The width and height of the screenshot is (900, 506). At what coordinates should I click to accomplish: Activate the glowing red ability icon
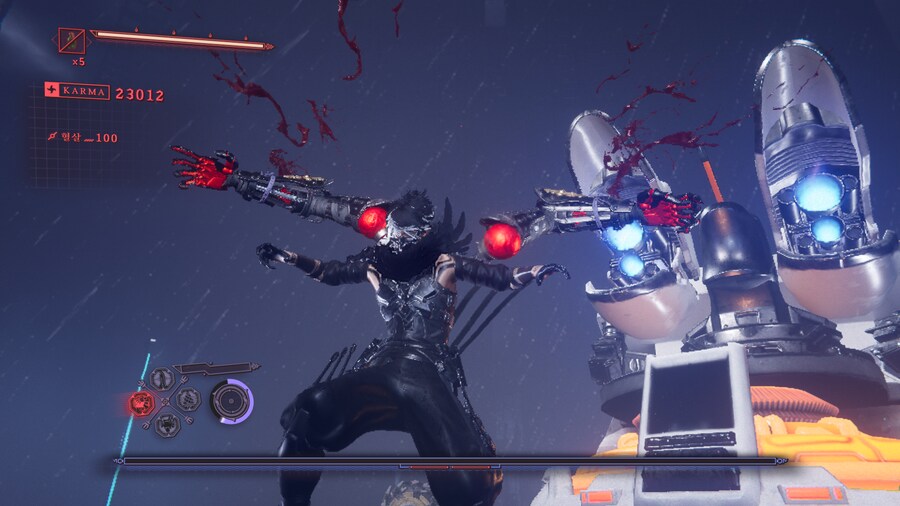click(x=141, y=403)
